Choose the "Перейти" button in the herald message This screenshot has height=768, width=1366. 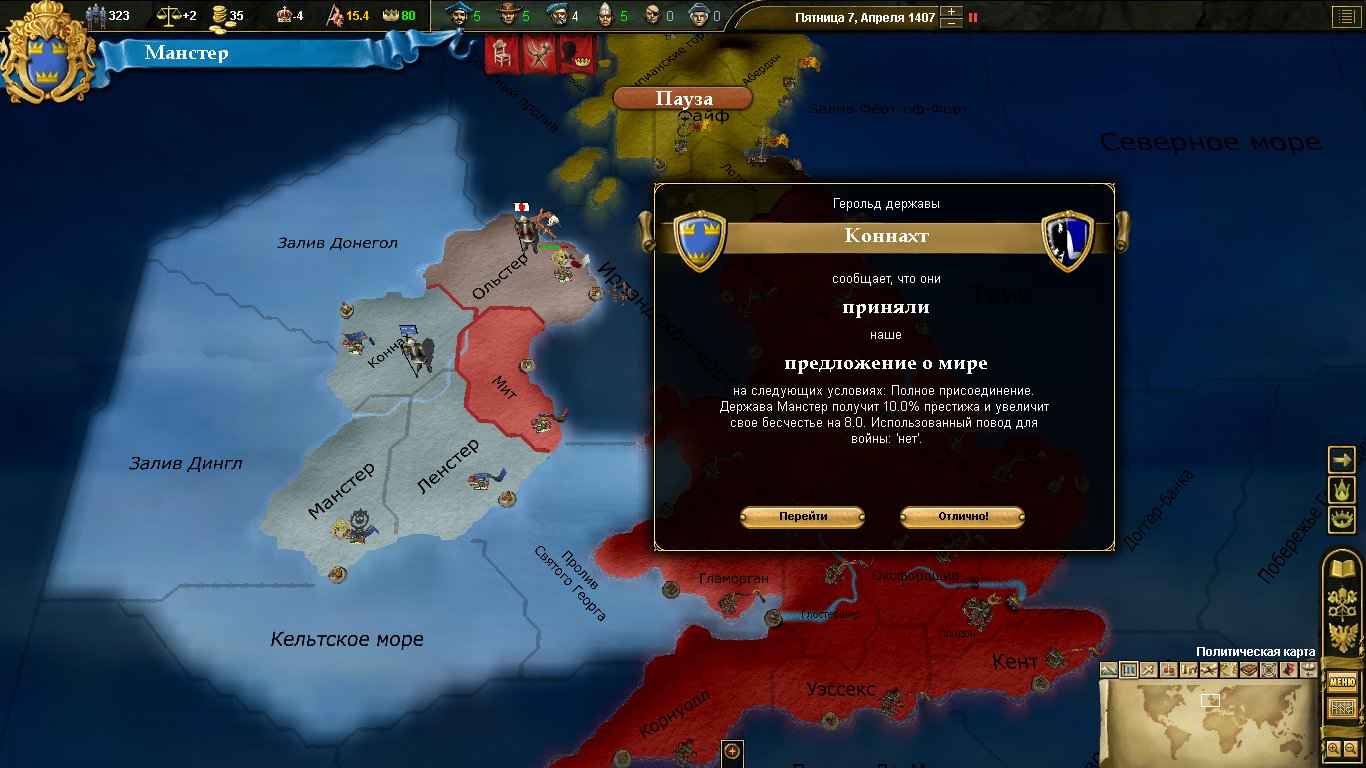point(802,517)
